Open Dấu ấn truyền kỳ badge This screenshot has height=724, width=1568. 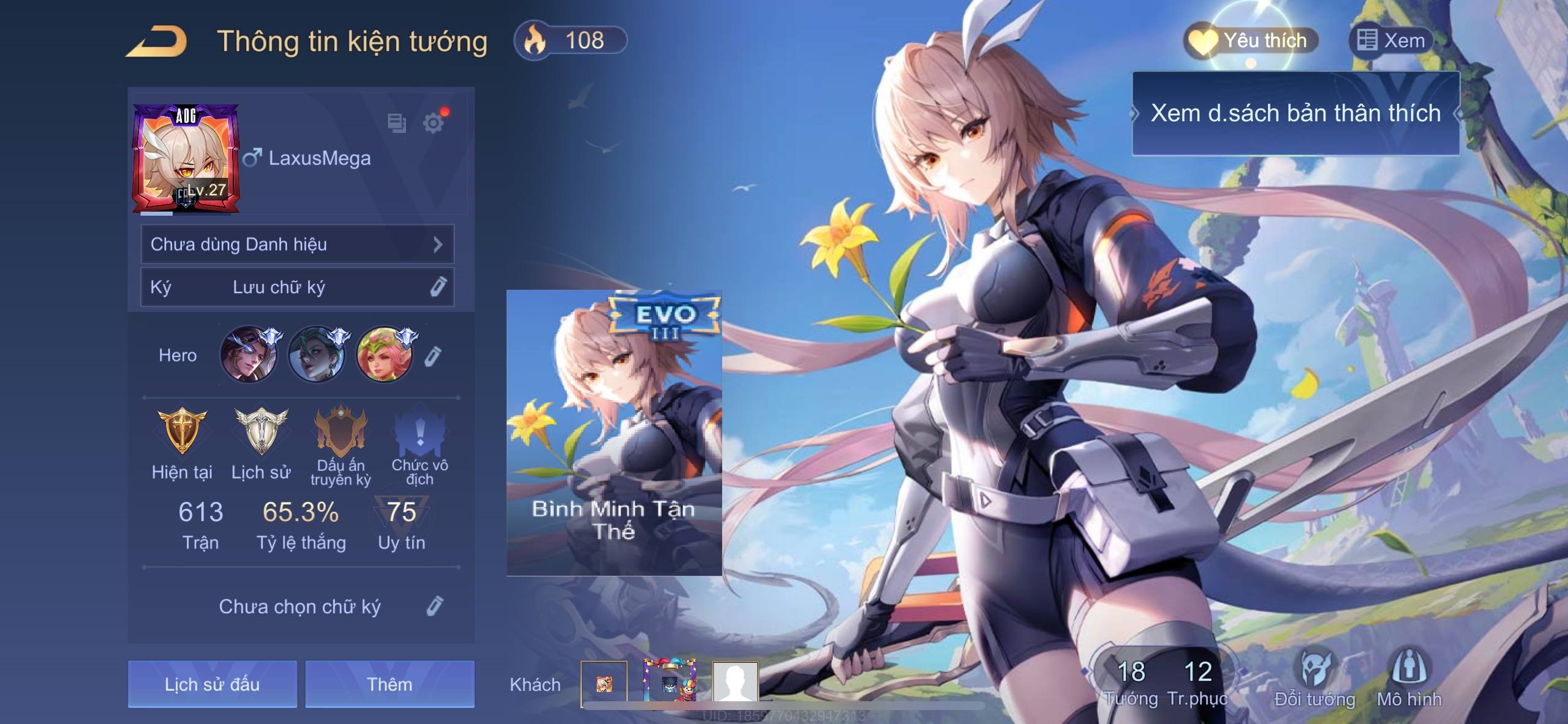point(341,431)
